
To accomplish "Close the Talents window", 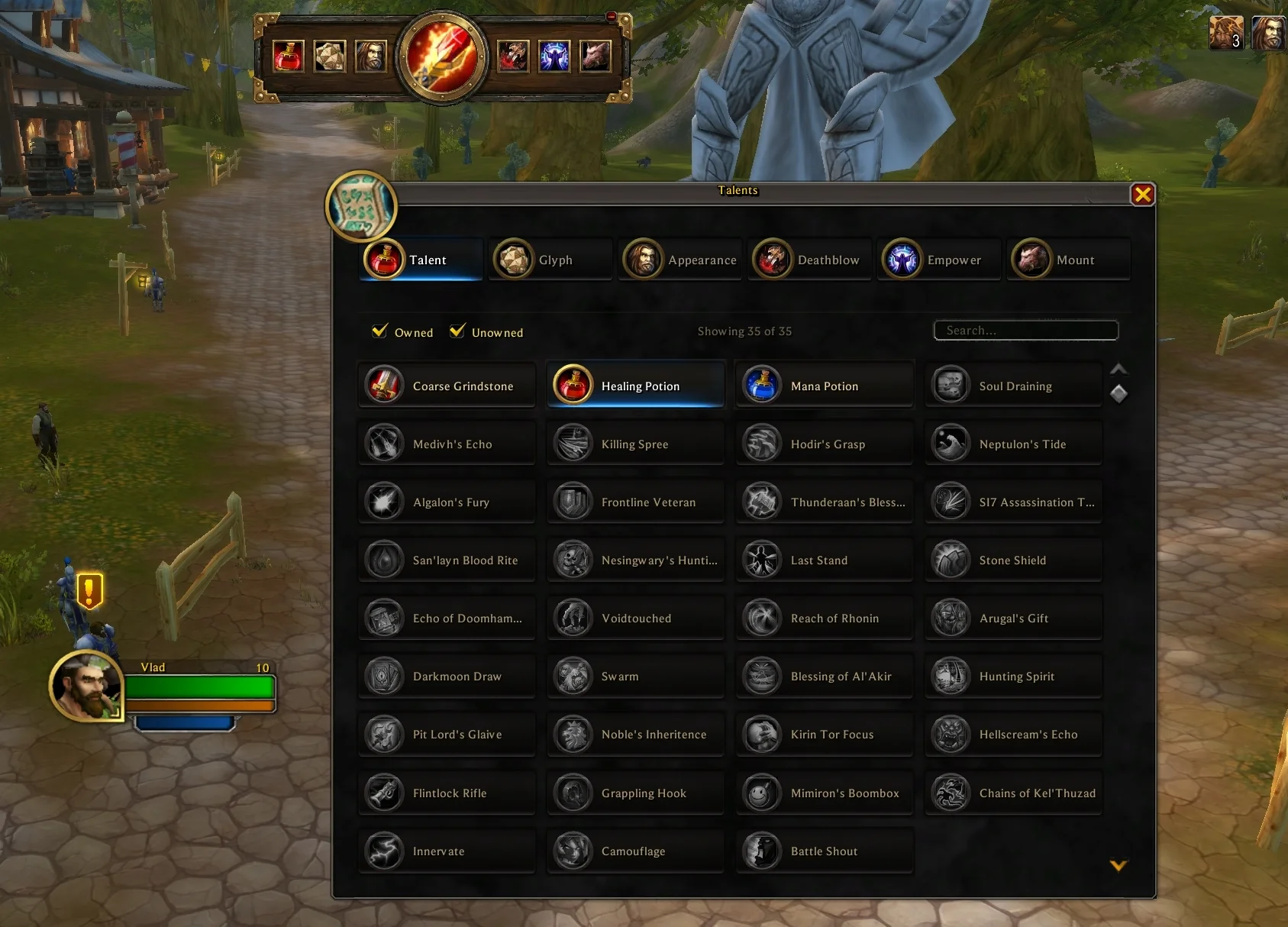I will [x=1142, y=195].
